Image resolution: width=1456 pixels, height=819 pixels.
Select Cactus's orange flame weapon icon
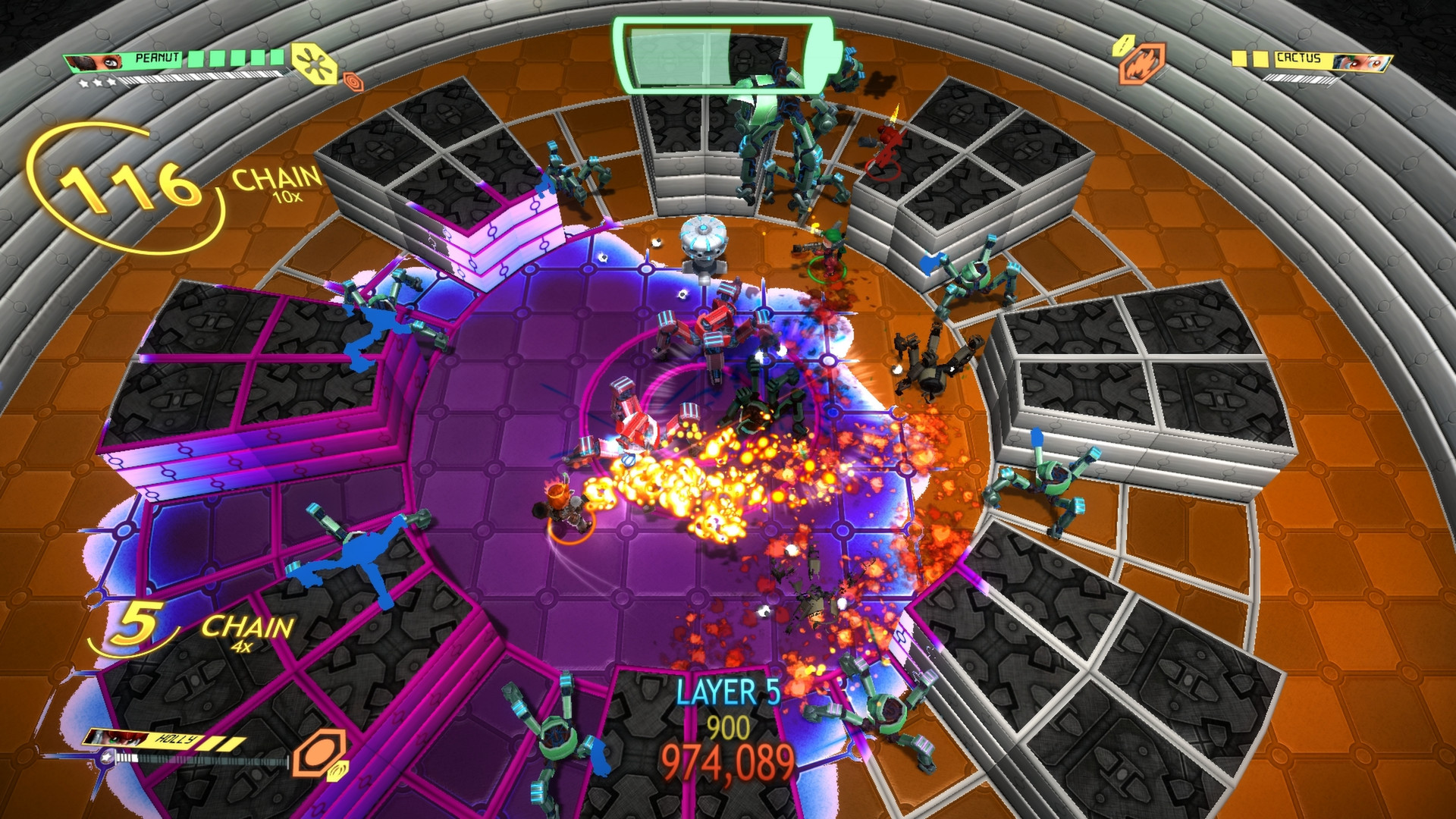coord(1141,64)
